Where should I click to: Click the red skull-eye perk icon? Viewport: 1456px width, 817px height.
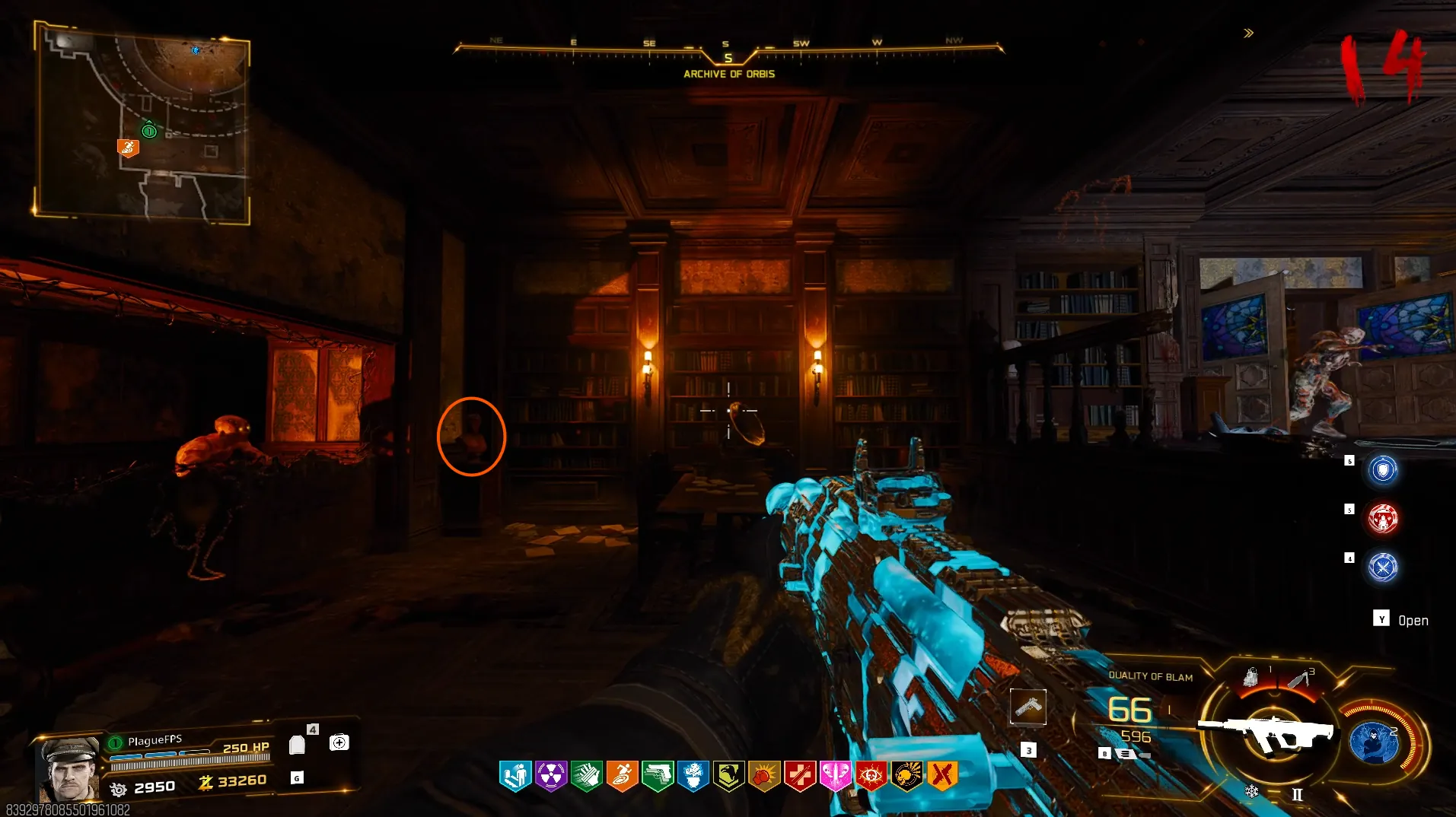click(871, 776)
